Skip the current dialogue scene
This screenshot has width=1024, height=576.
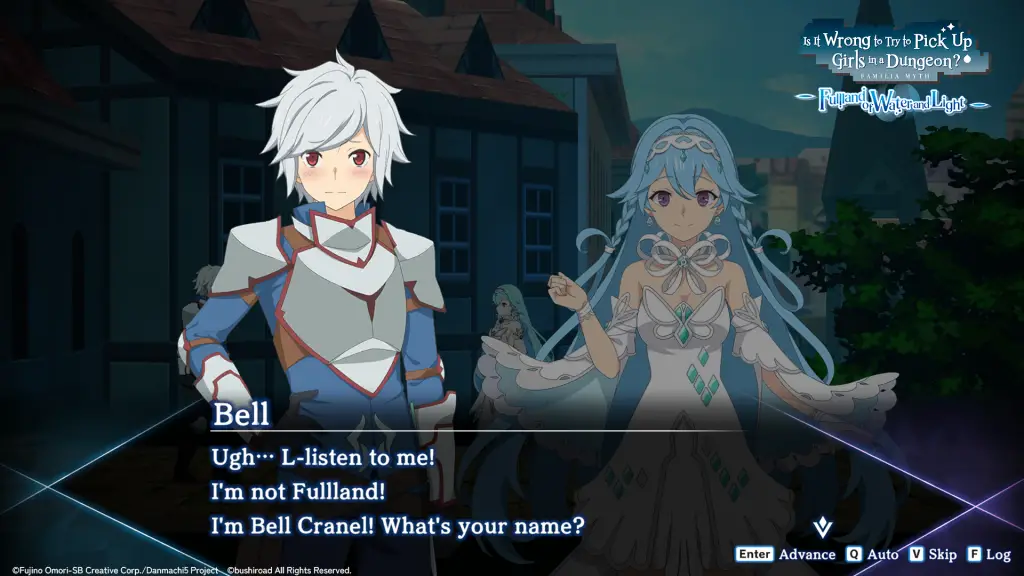coord(932,554)
